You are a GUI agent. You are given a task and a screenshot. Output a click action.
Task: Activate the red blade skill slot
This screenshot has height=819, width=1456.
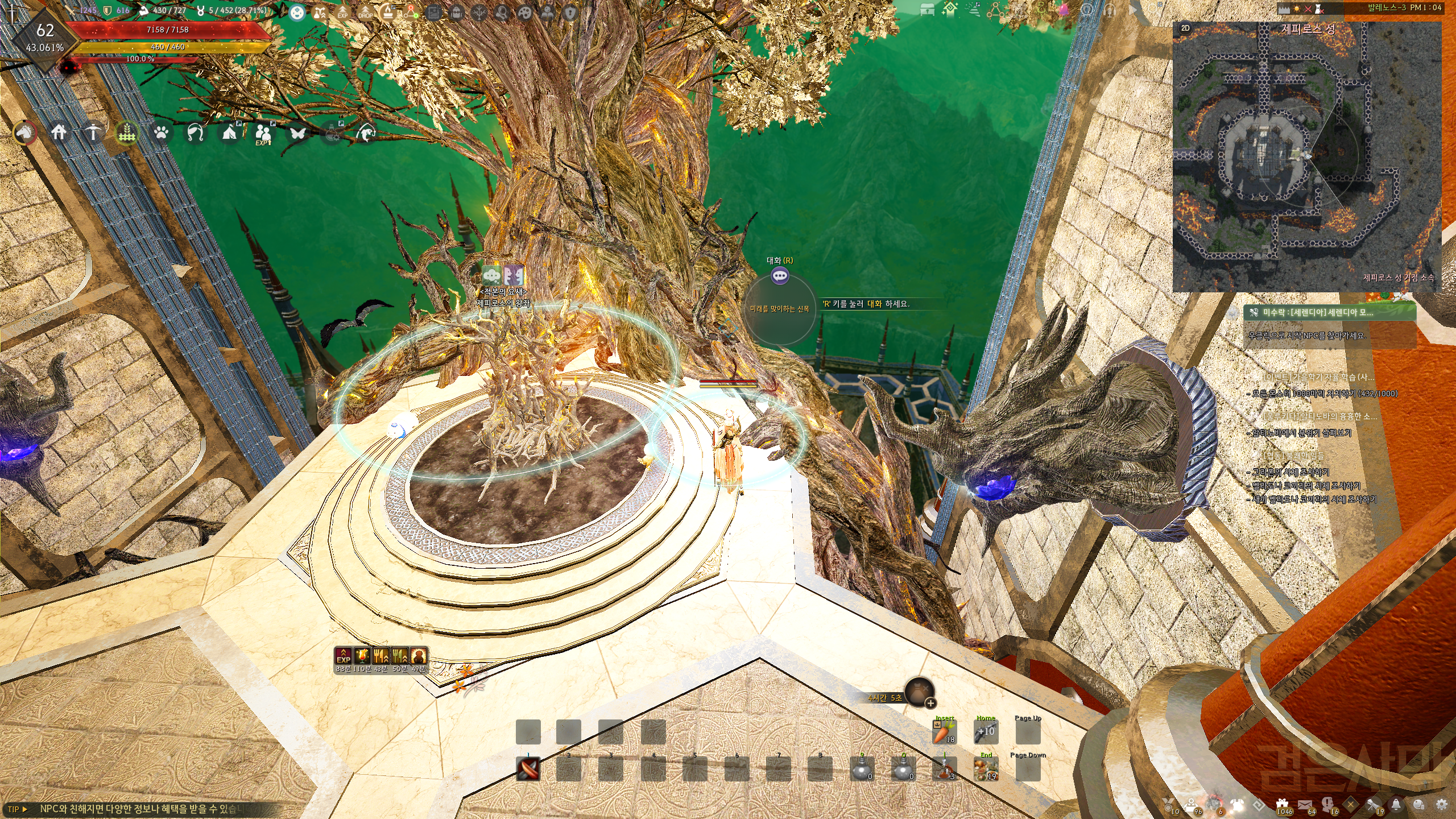click(x=528, y=769)
